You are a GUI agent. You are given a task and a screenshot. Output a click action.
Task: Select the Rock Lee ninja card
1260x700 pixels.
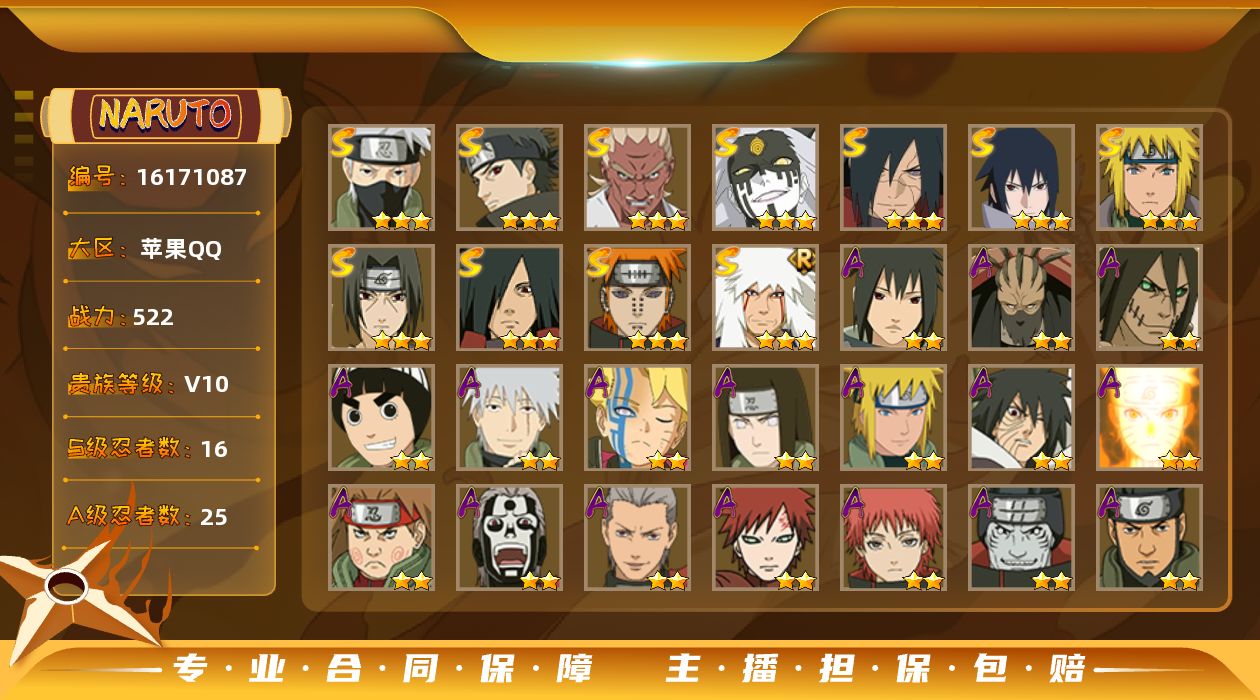tap(382, 417)
